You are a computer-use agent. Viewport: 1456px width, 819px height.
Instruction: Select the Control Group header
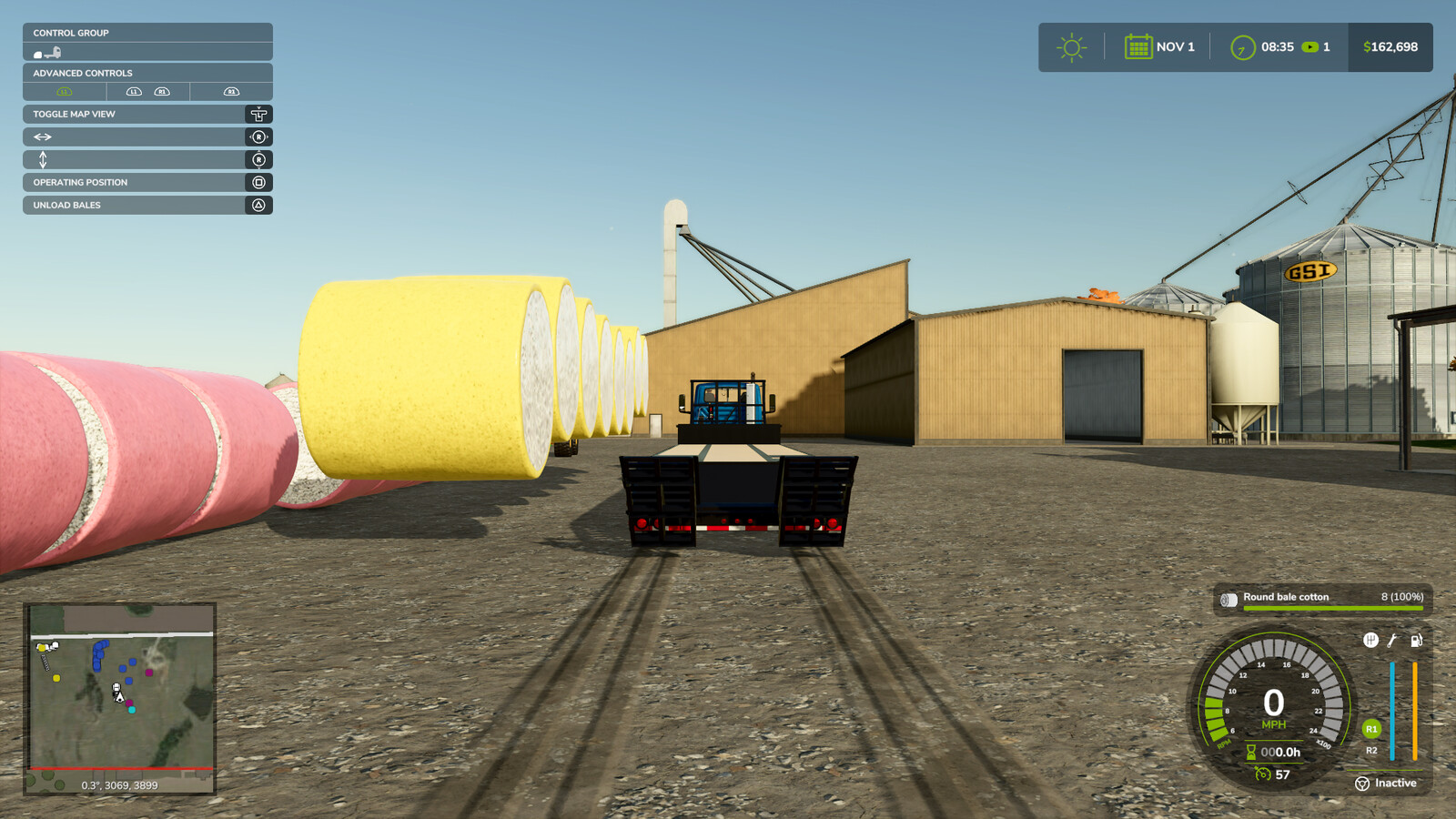click(72, 33)
